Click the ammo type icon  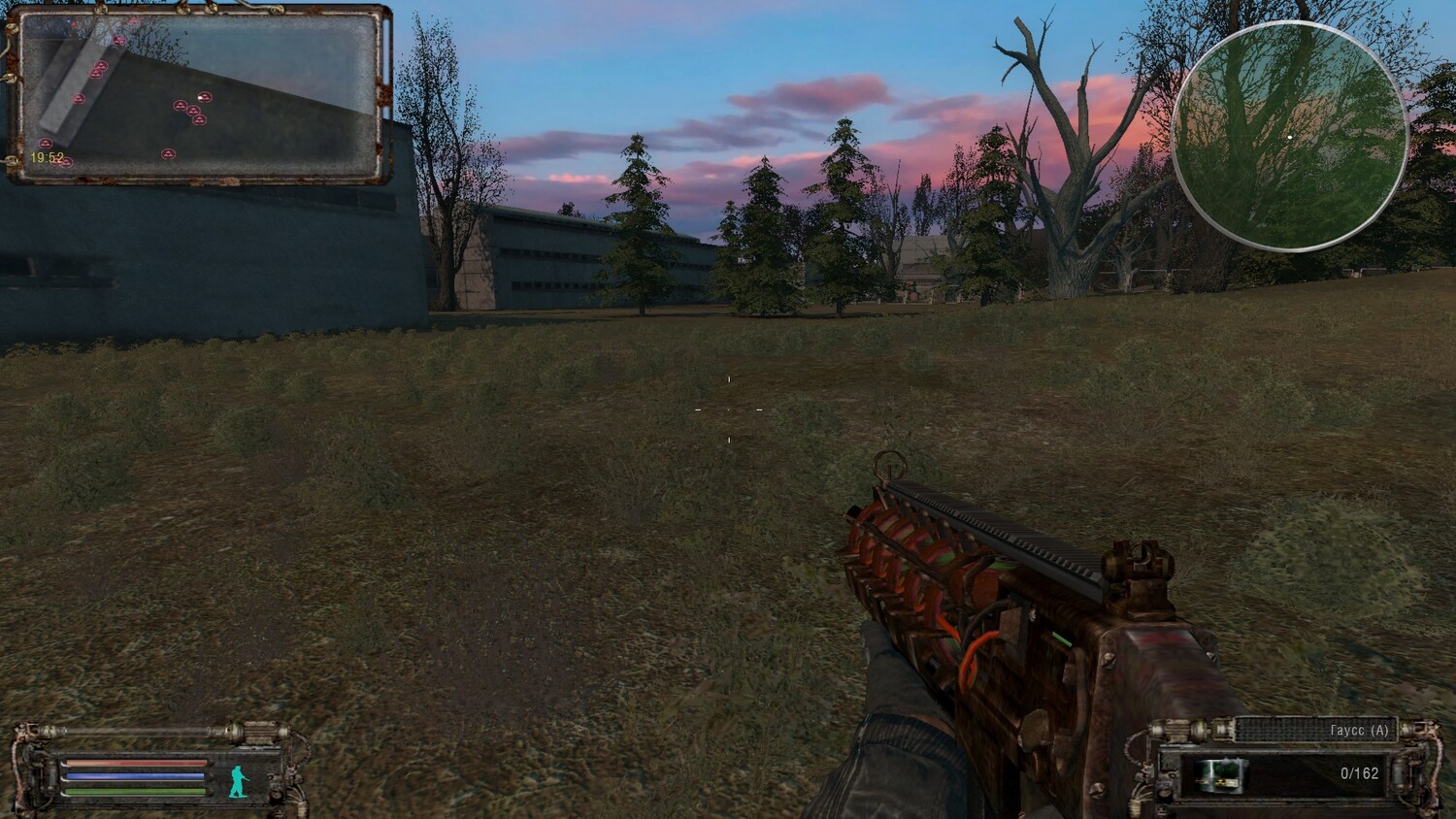point(1221,773)
